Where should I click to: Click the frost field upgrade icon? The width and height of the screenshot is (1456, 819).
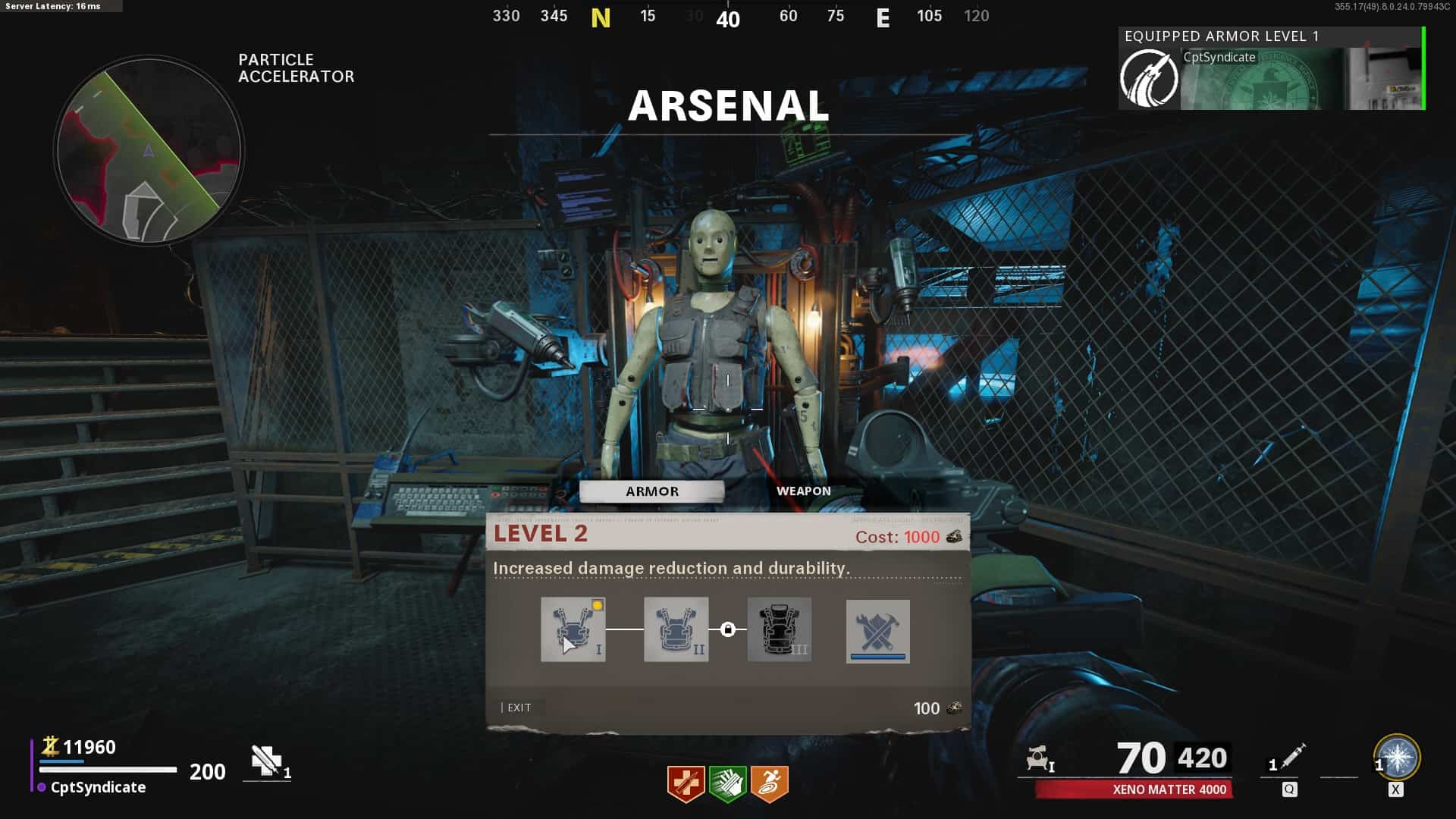click(1397, 758)
